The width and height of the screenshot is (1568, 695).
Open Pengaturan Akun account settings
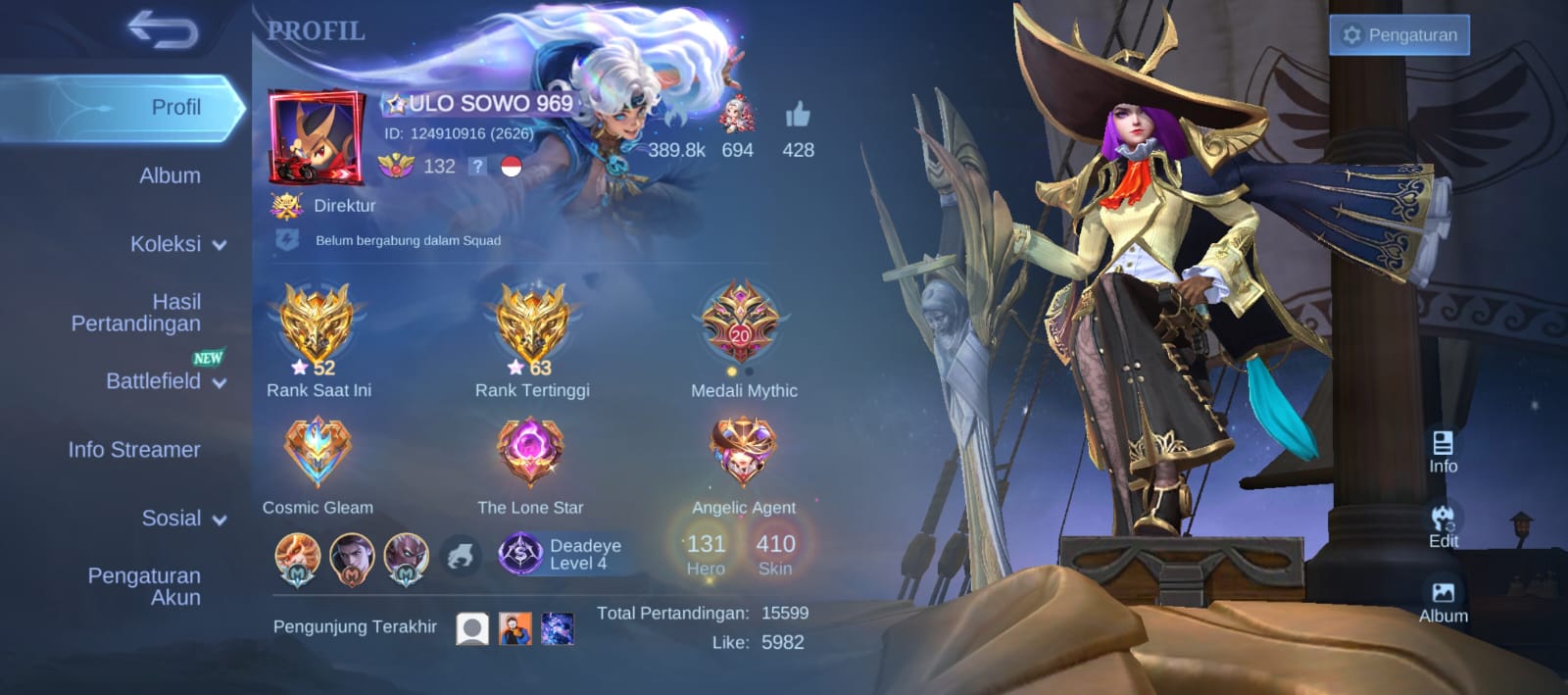144,586
